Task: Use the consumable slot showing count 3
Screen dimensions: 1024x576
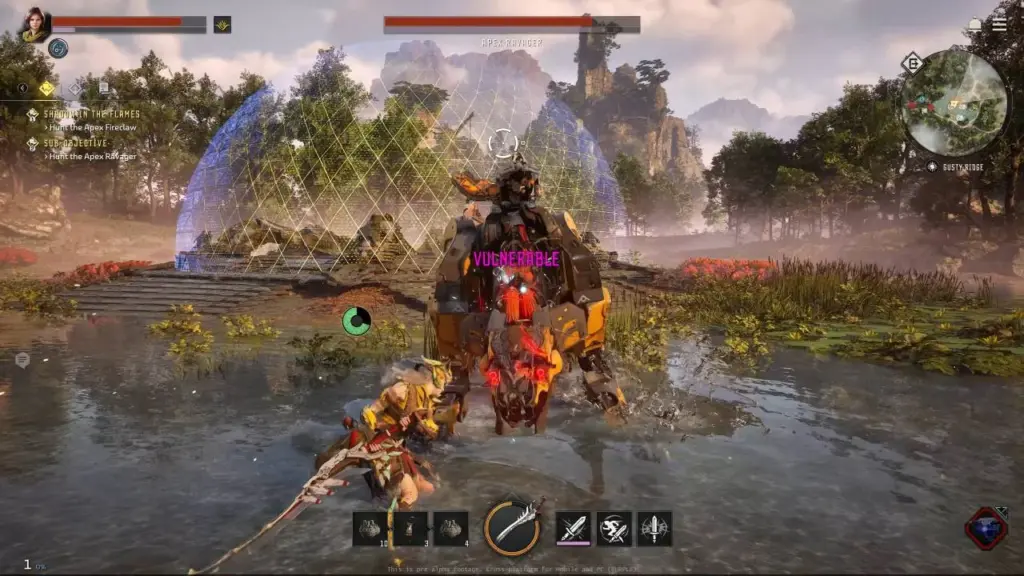Action: [410, 528]
